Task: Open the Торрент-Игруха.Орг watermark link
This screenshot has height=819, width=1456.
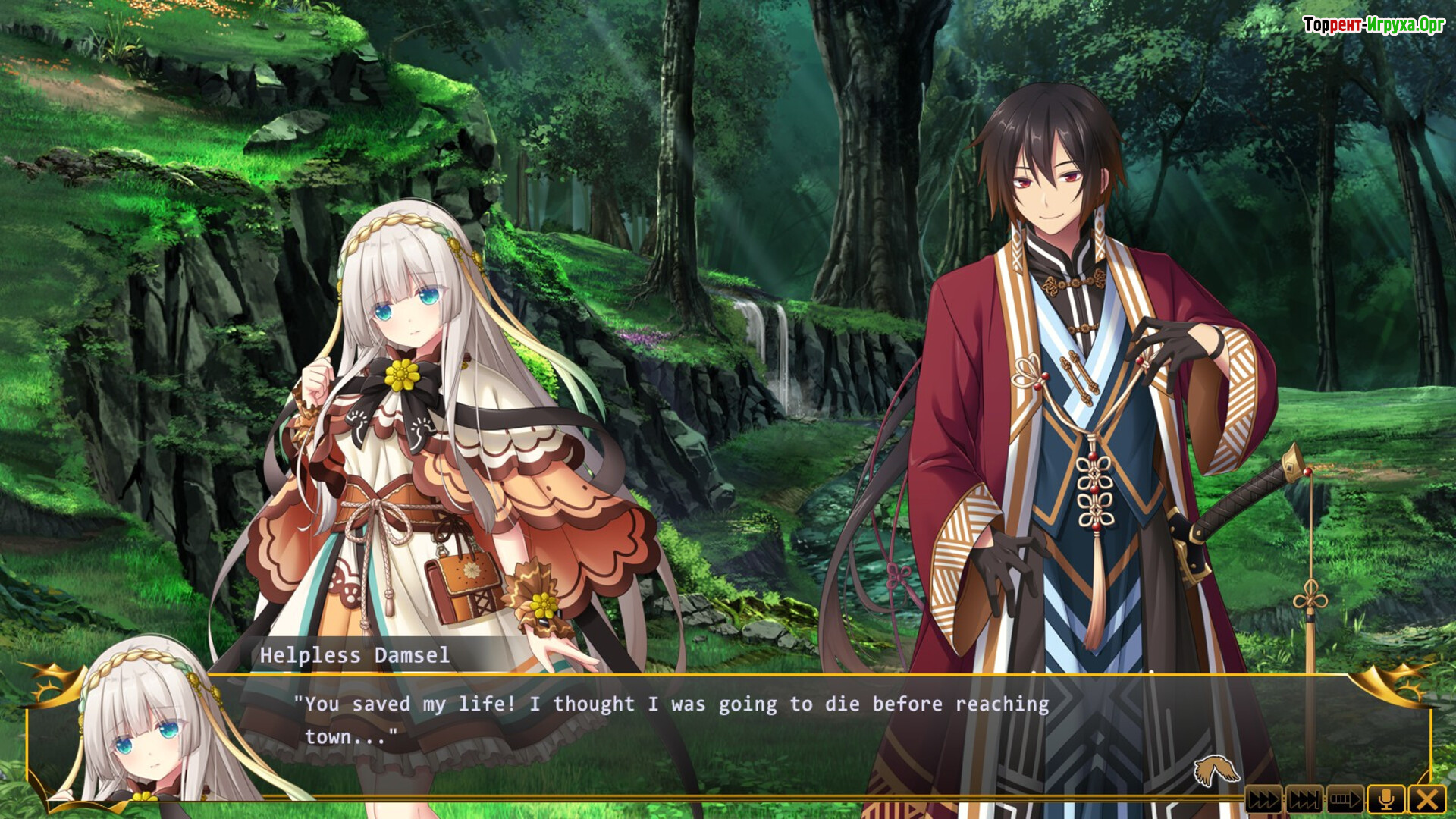Action: [1373, 25]
